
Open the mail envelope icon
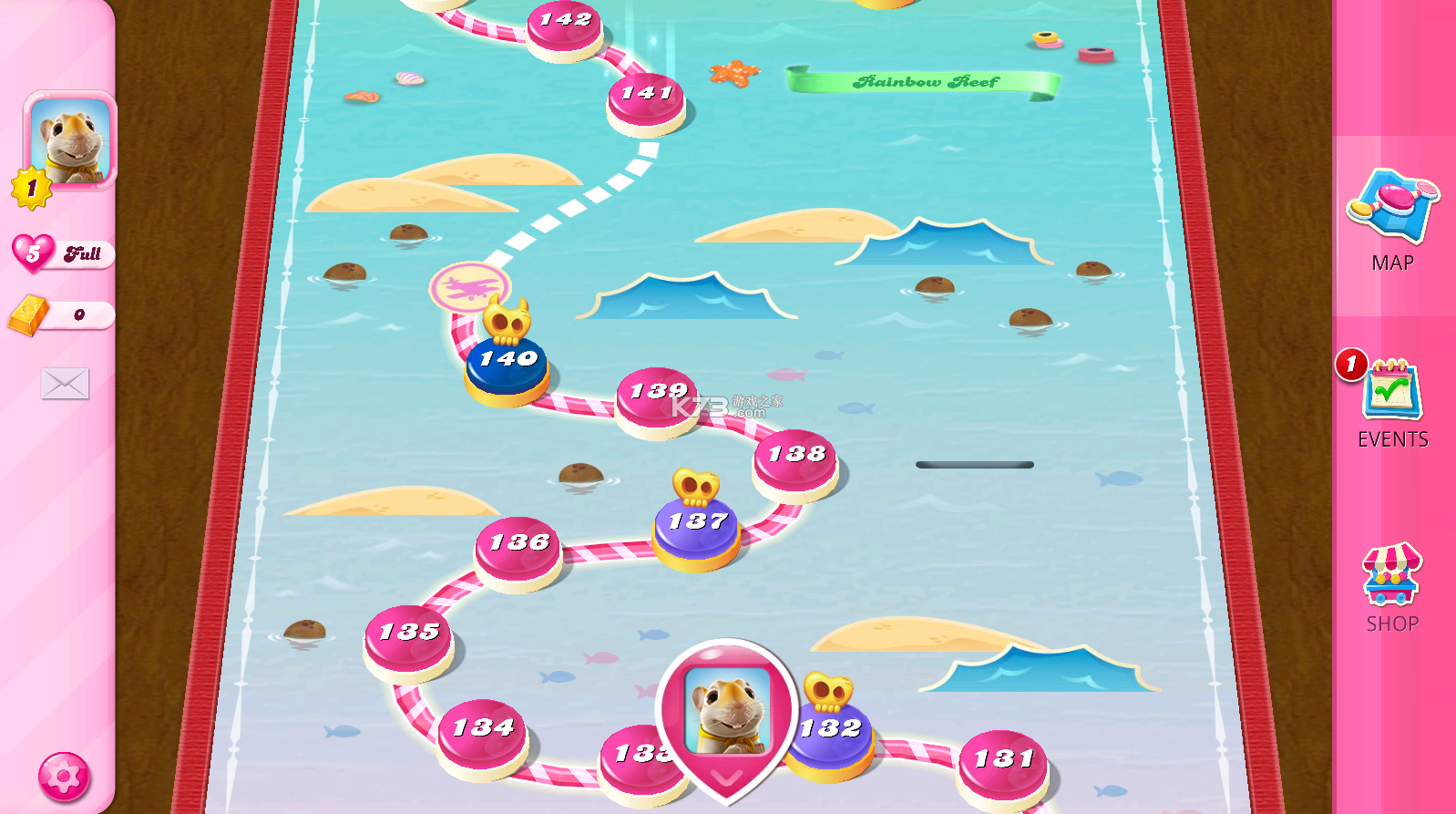coord(65,384)
